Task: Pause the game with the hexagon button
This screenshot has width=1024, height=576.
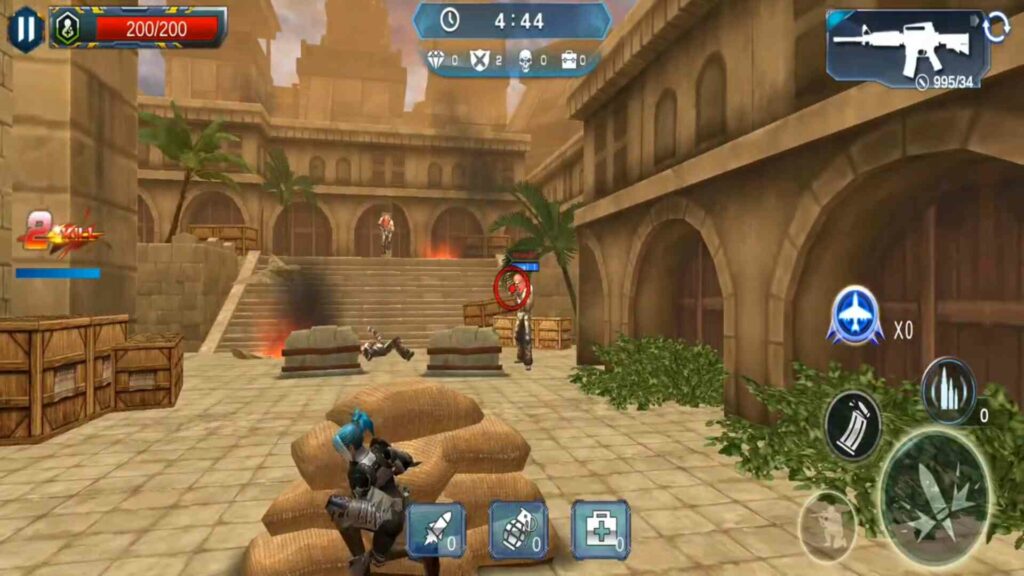Action: tap(25, 28)
